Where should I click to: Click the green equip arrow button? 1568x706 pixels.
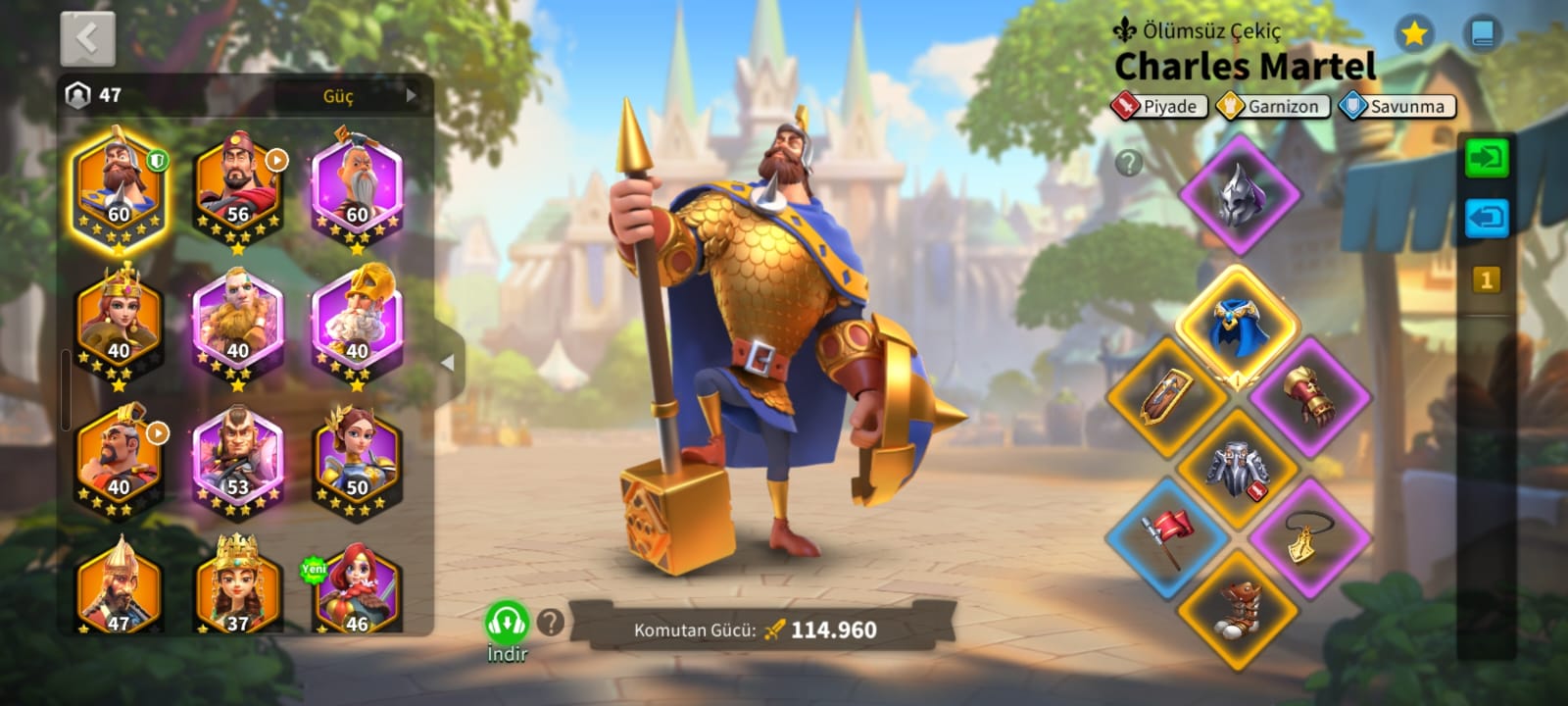1486,158
